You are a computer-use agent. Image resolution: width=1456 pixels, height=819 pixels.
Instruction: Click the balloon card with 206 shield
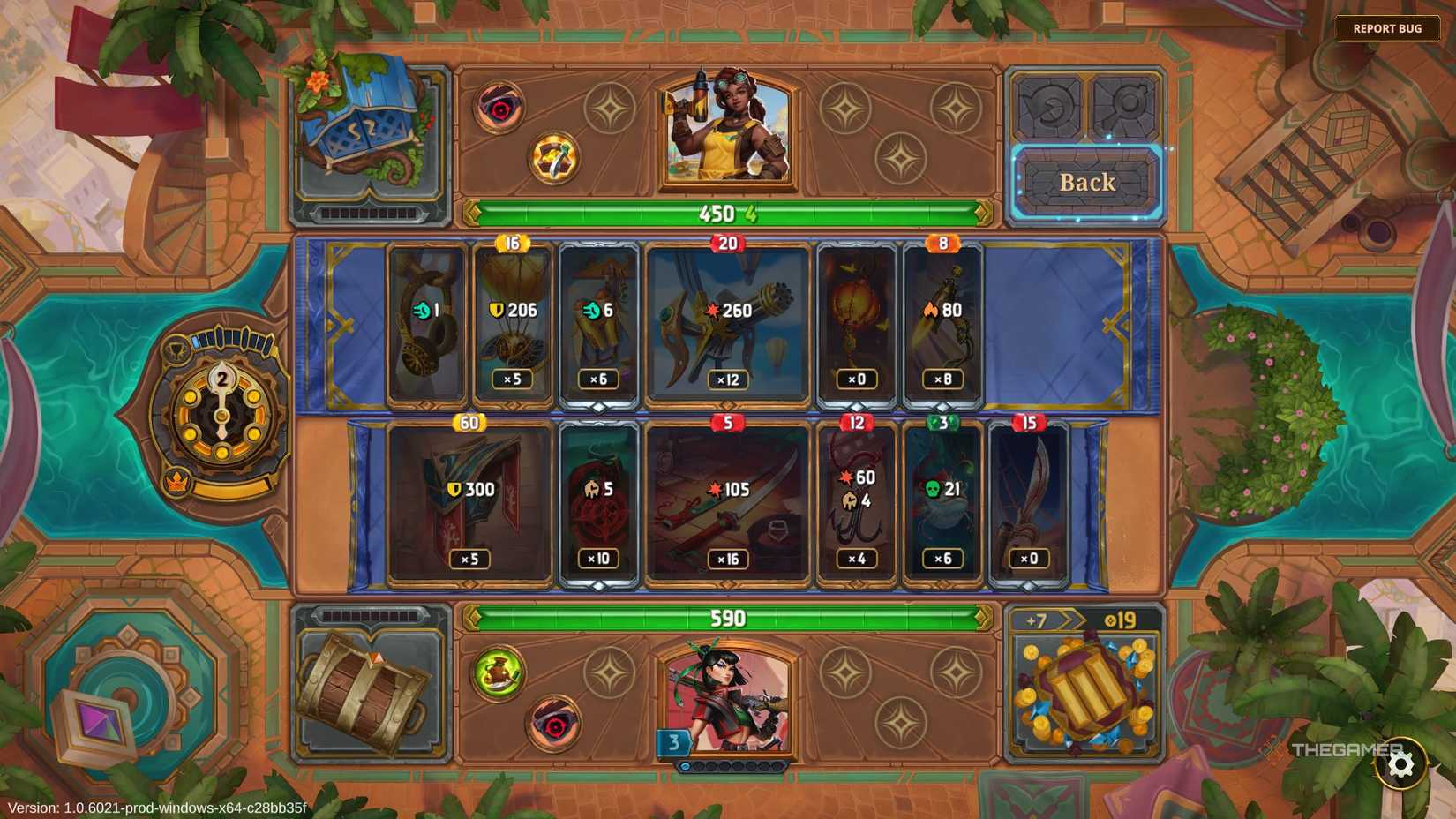click(513, 322)
